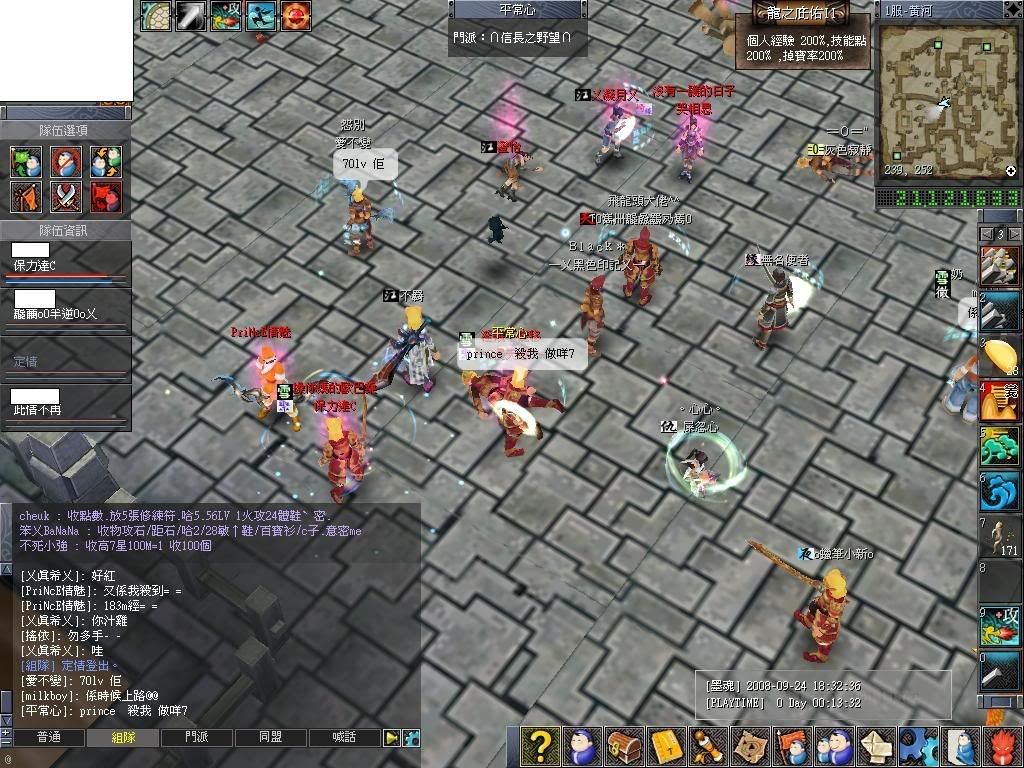
Task: Select the 組隊 party chat tab
Action: pyautogui.click(x=124, y=738)
